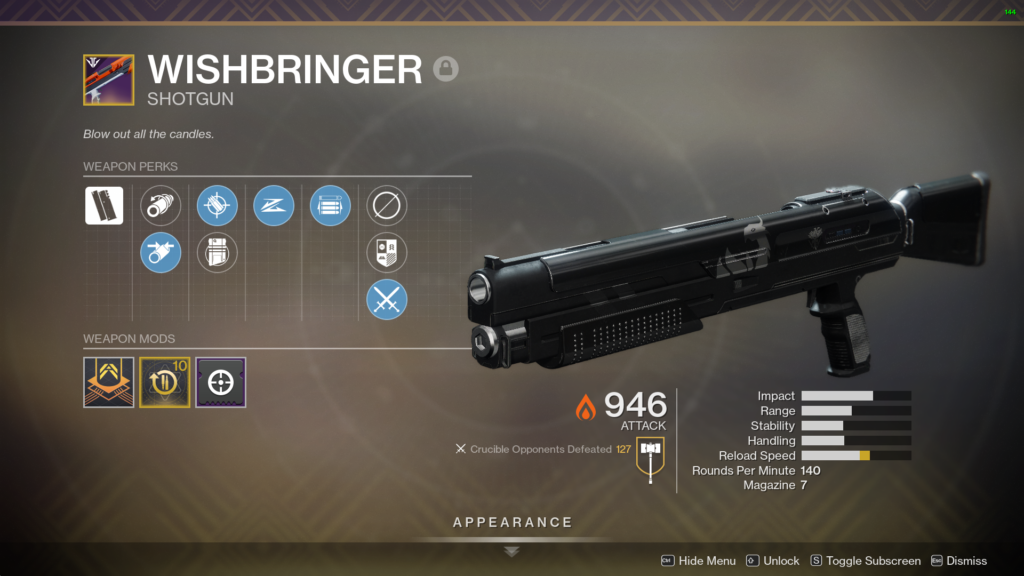Click the Hide Menu option
Viewport: 1024px width, 576px height.
(698, 561)
